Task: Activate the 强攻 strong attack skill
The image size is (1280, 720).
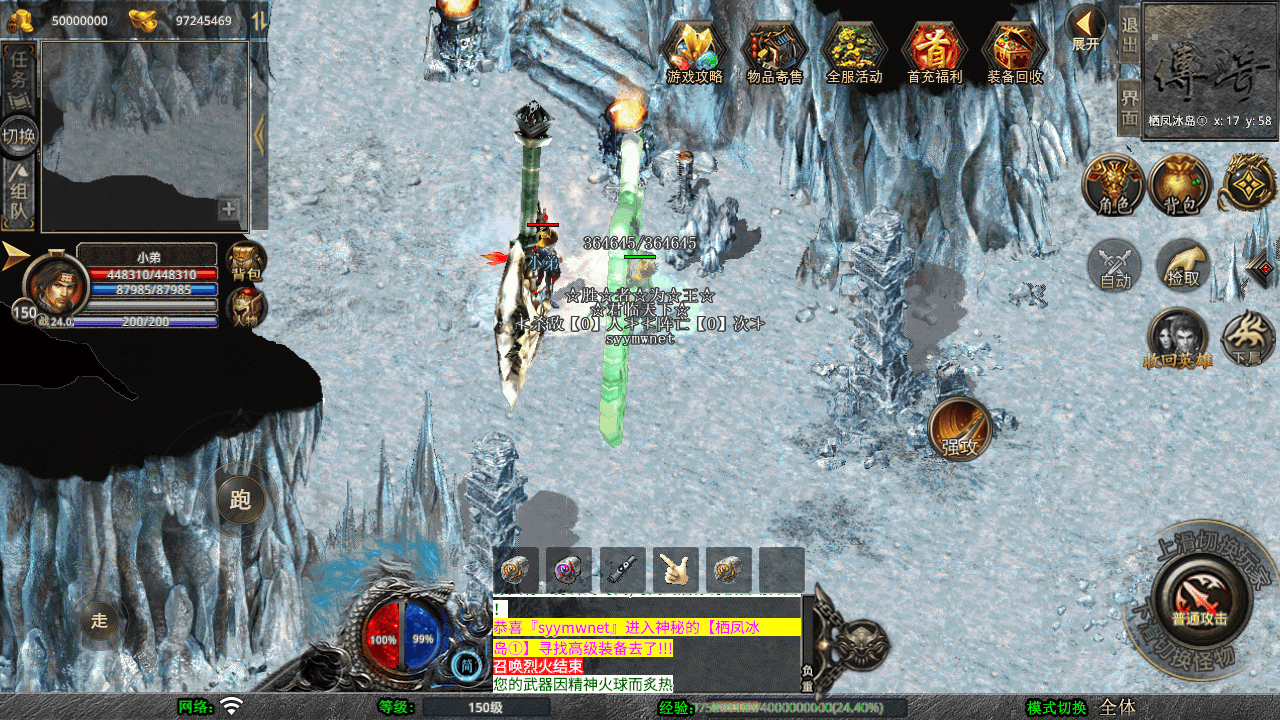Action: click(x=960, y=430)
